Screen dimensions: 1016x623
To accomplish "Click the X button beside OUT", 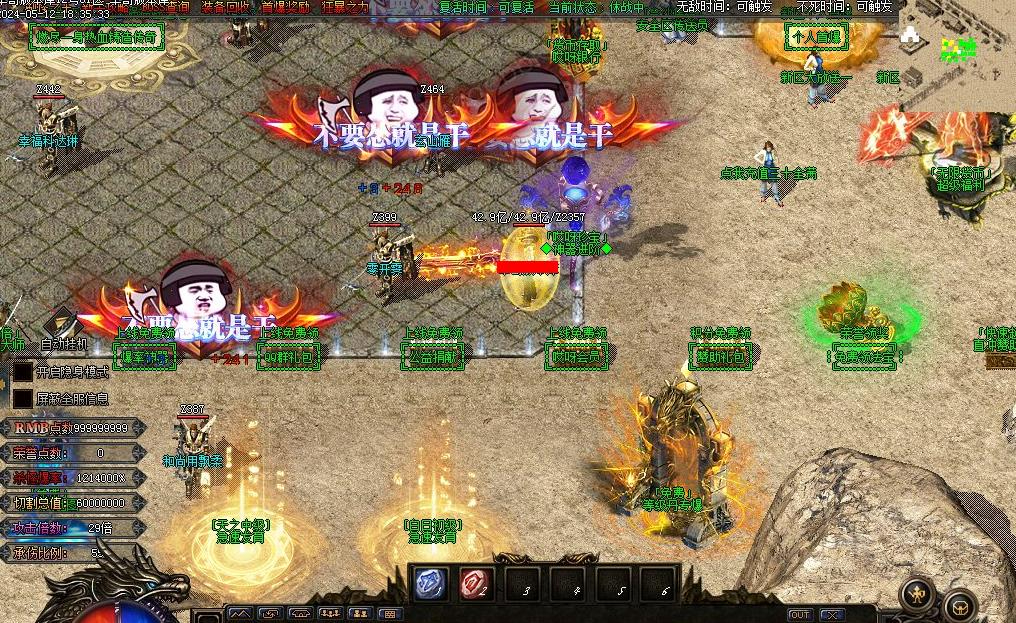I will tap(832, 614).
